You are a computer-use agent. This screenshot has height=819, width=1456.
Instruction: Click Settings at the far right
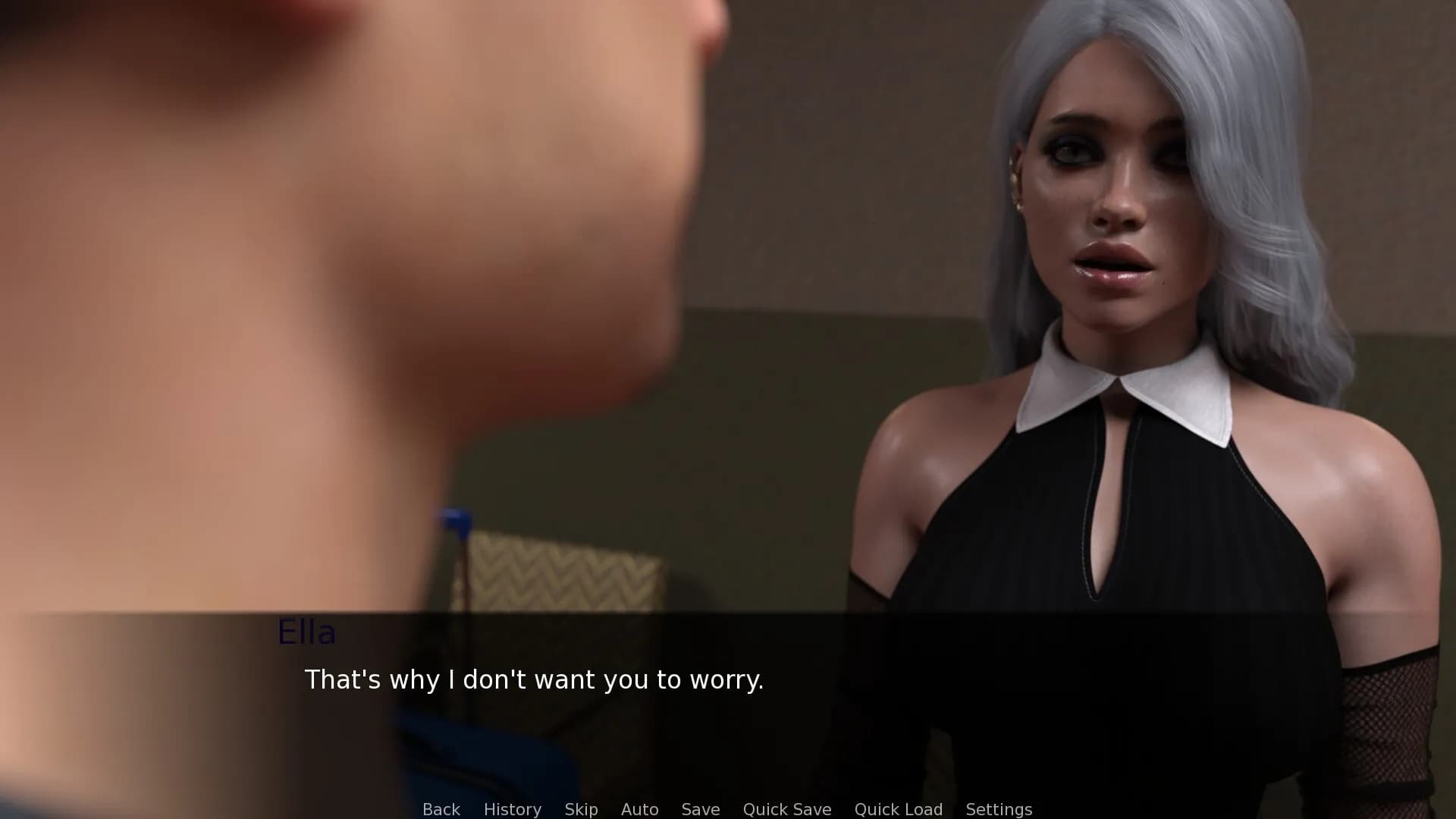pos(999,809)
